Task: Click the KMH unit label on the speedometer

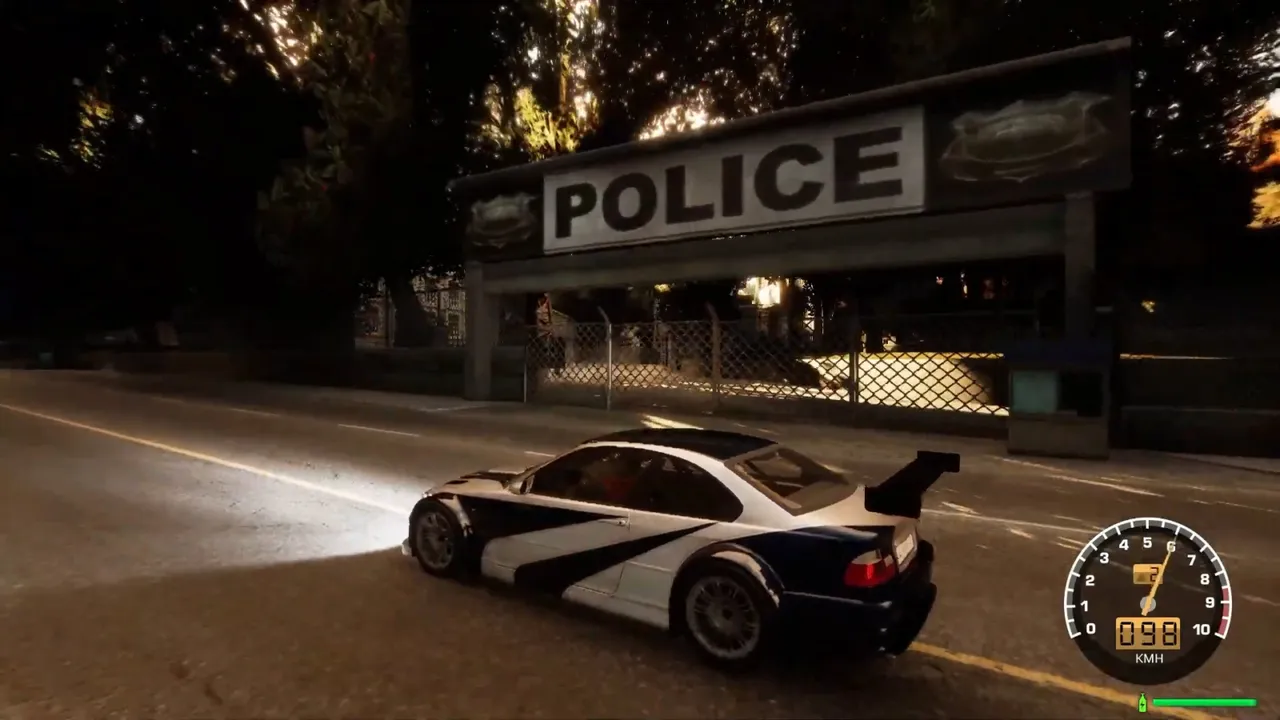Action: [1149, 657]
